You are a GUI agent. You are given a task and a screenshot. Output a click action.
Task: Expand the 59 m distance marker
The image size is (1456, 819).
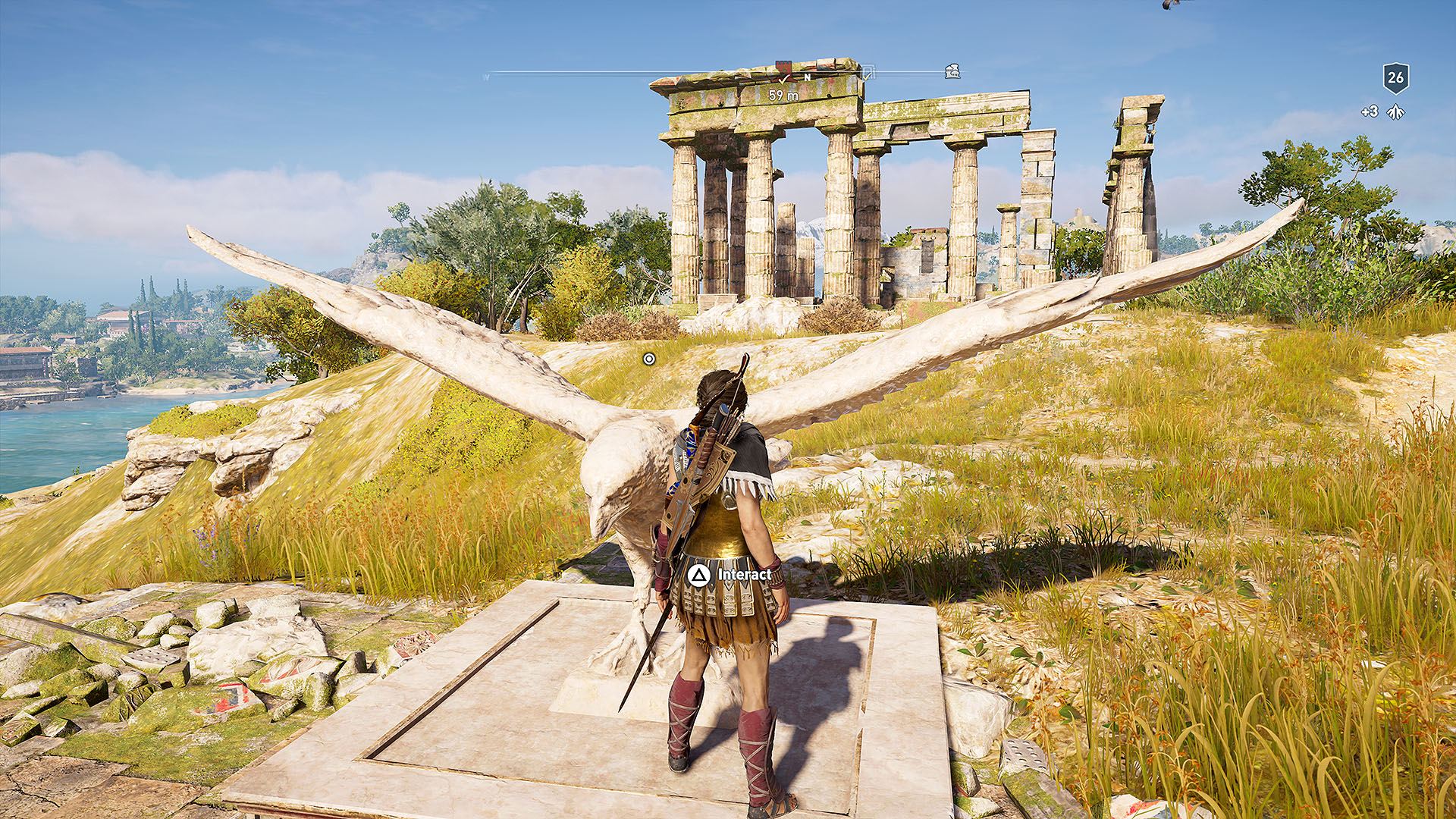[x=783, y=95]
